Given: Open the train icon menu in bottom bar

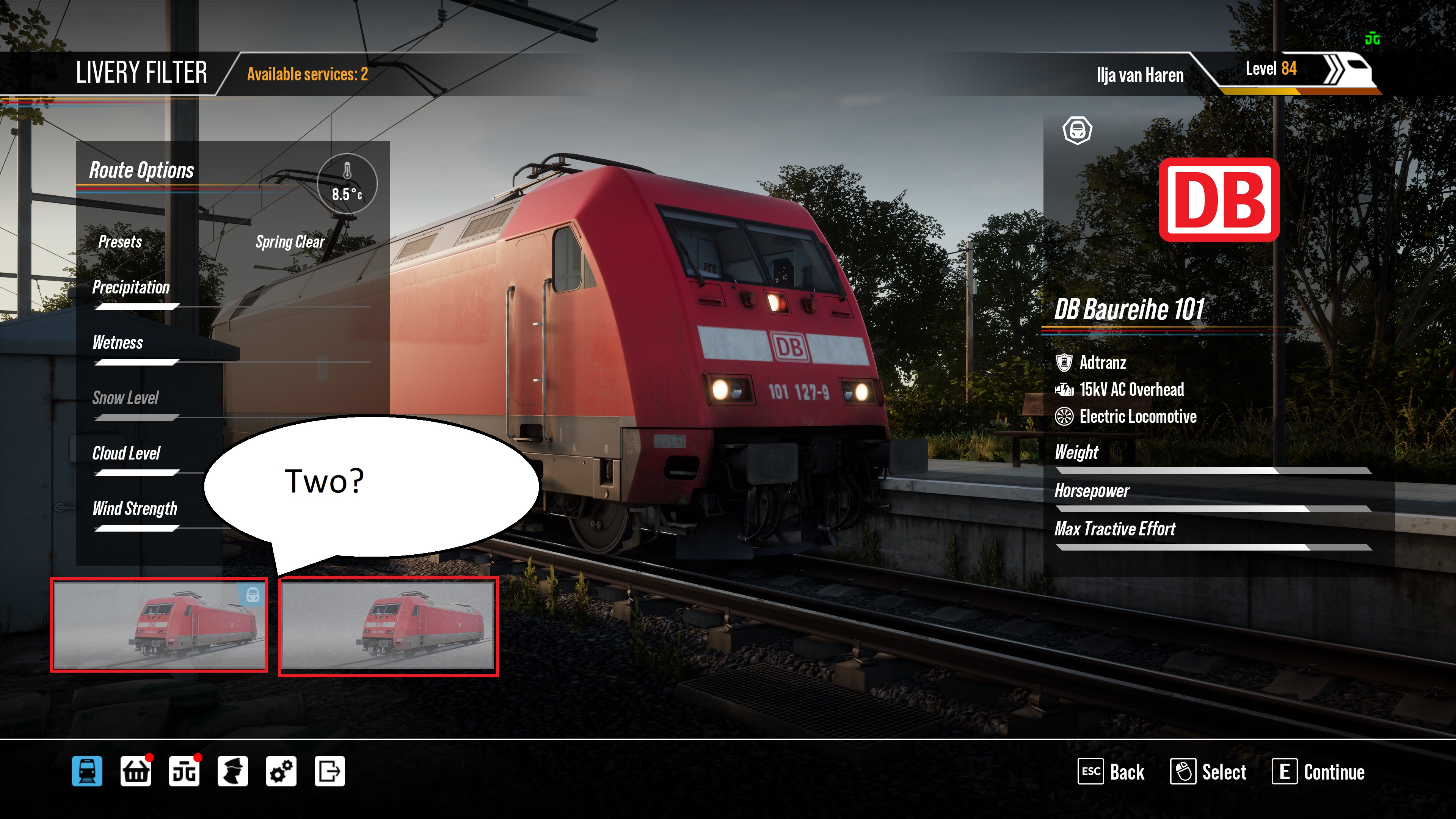Looking at the screenshot, I should tap(87, 771).
